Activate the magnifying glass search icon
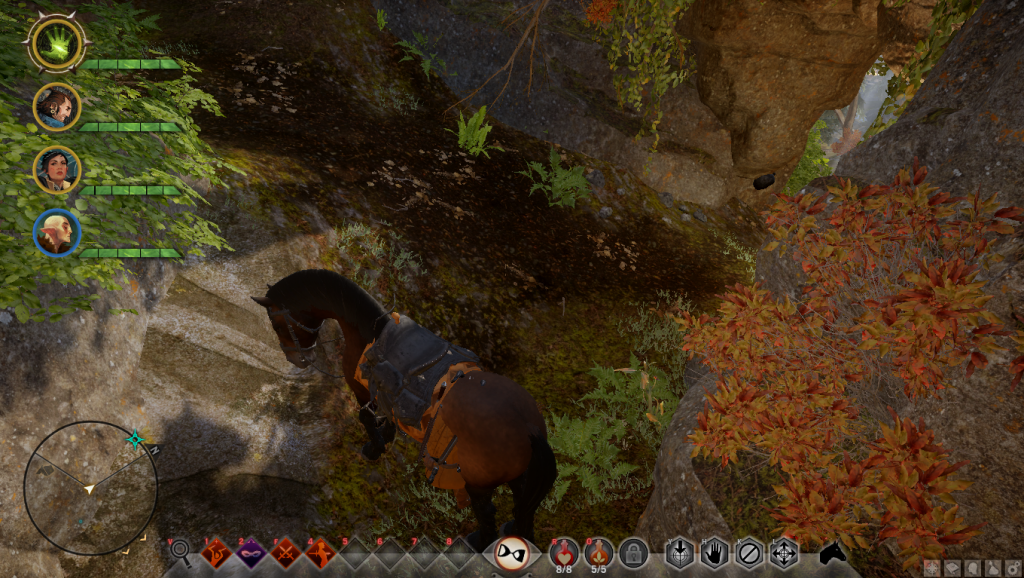This screenshot has height=578, width=1024. [180, 550]
